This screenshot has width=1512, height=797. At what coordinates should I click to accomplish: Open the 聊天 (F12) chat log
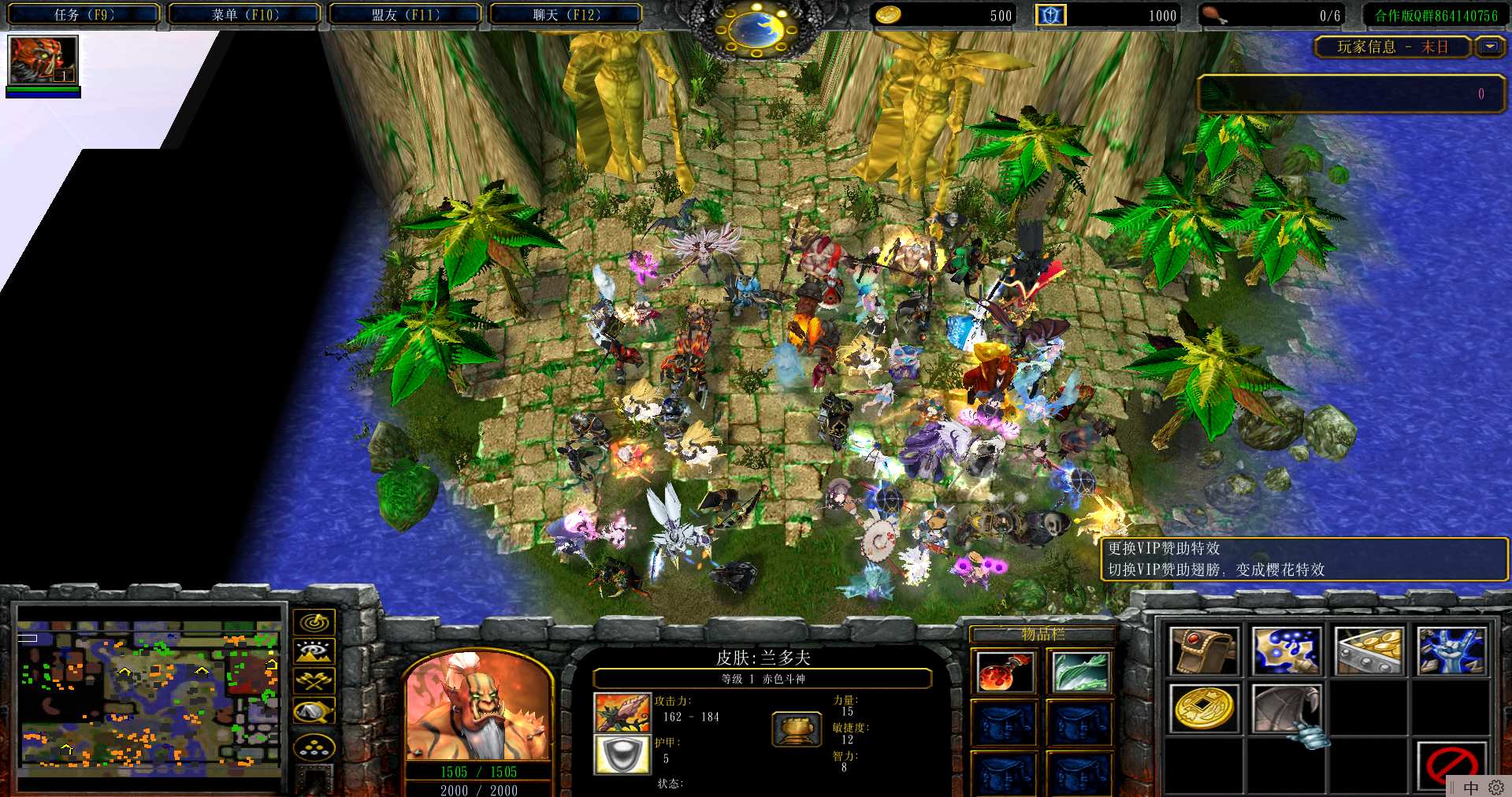[566, 14]
